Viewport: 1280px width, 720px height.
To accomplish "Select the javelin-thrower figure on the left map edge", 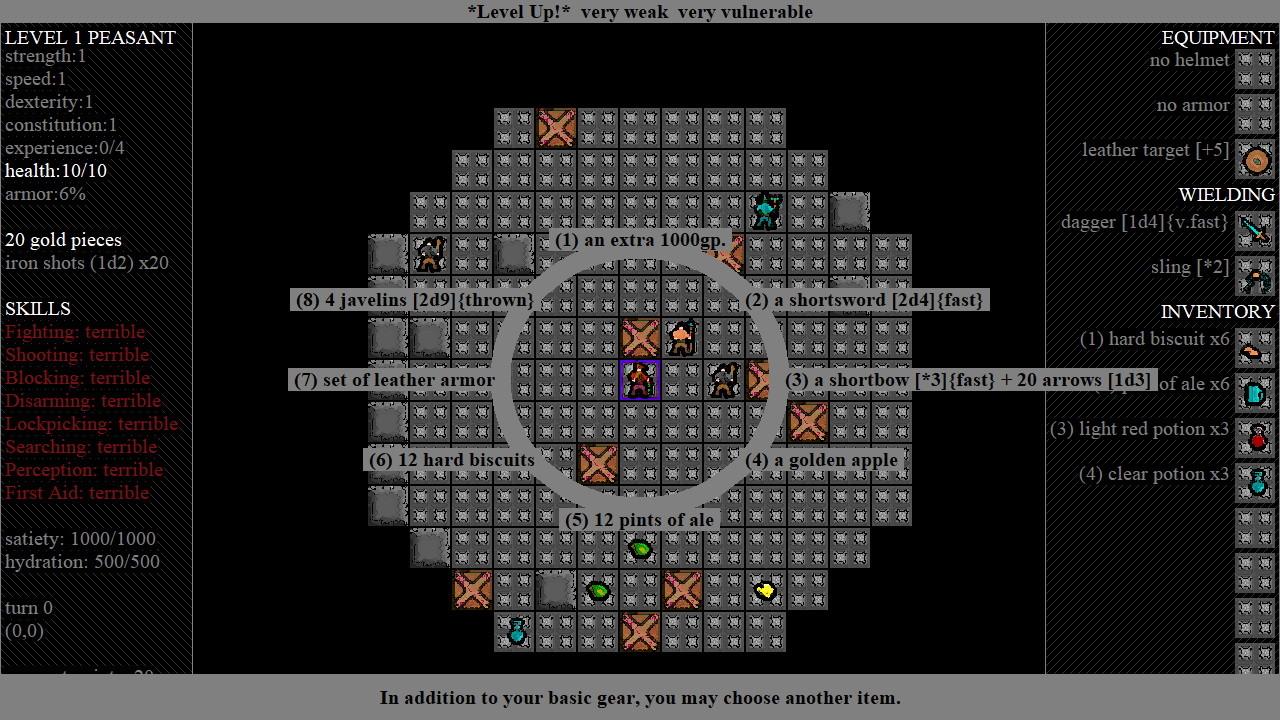I will click(x=430, y=254).
